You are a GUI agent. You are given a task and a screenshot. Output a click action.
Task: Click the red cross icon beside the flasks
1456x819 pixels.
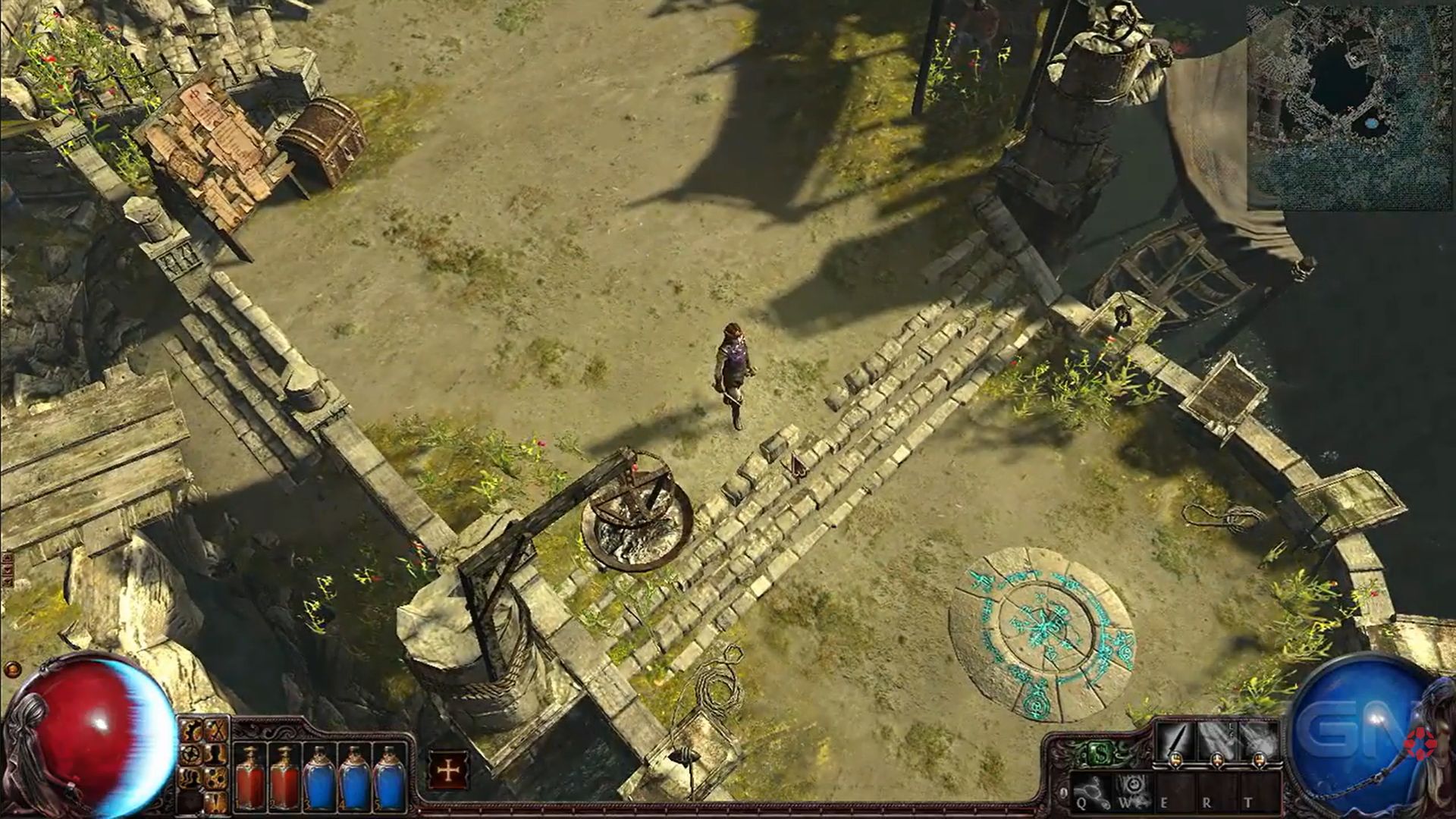pos(448,770)
